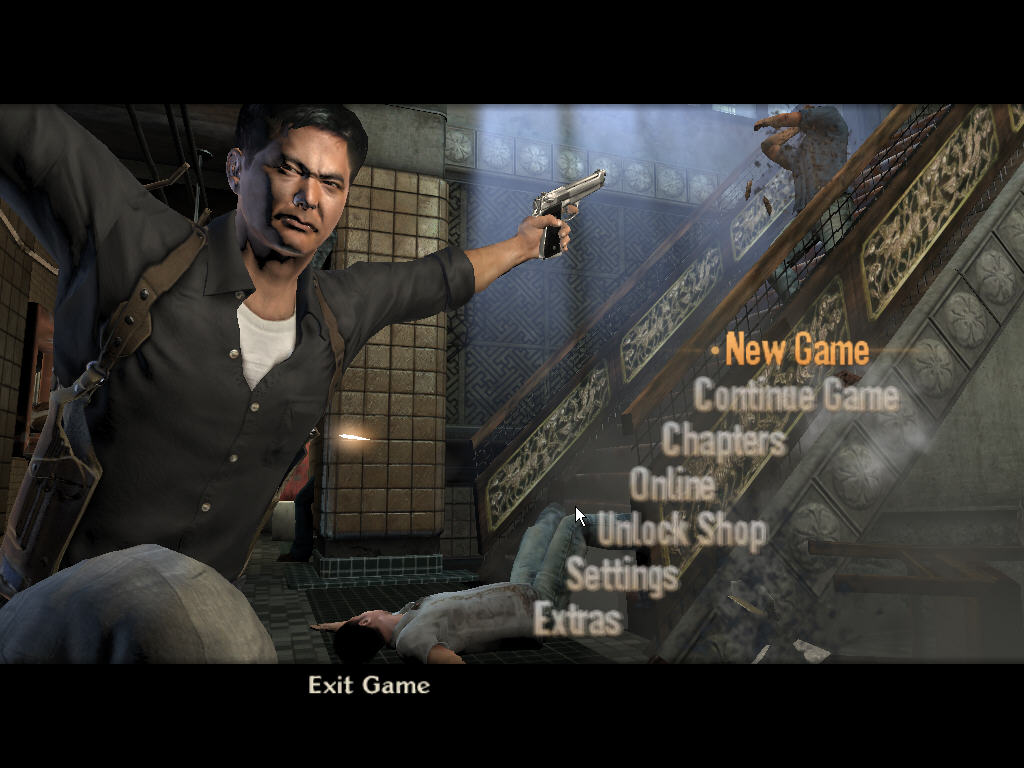Open the Extras menu
This screenshot has height=768, width=1024.
[579, 620]
